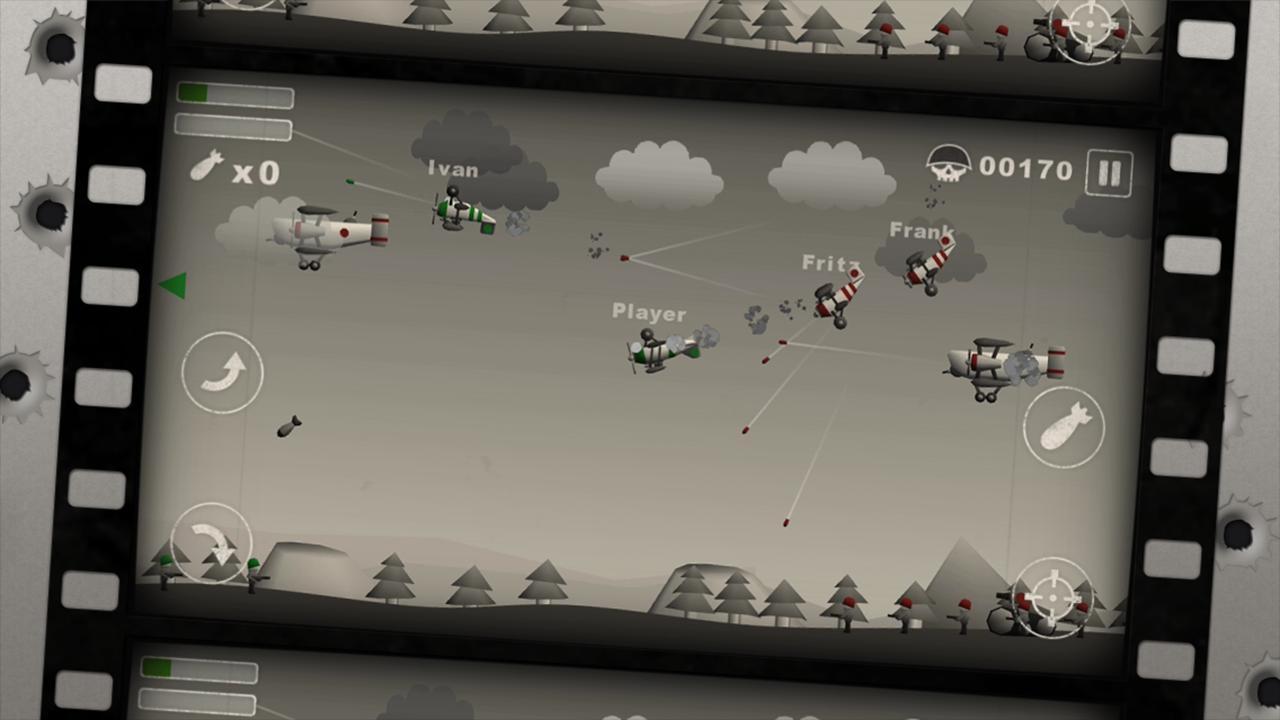Select the upward loop maneuver control
This screenshot has height=720, width=1280.
coord(222,373)
